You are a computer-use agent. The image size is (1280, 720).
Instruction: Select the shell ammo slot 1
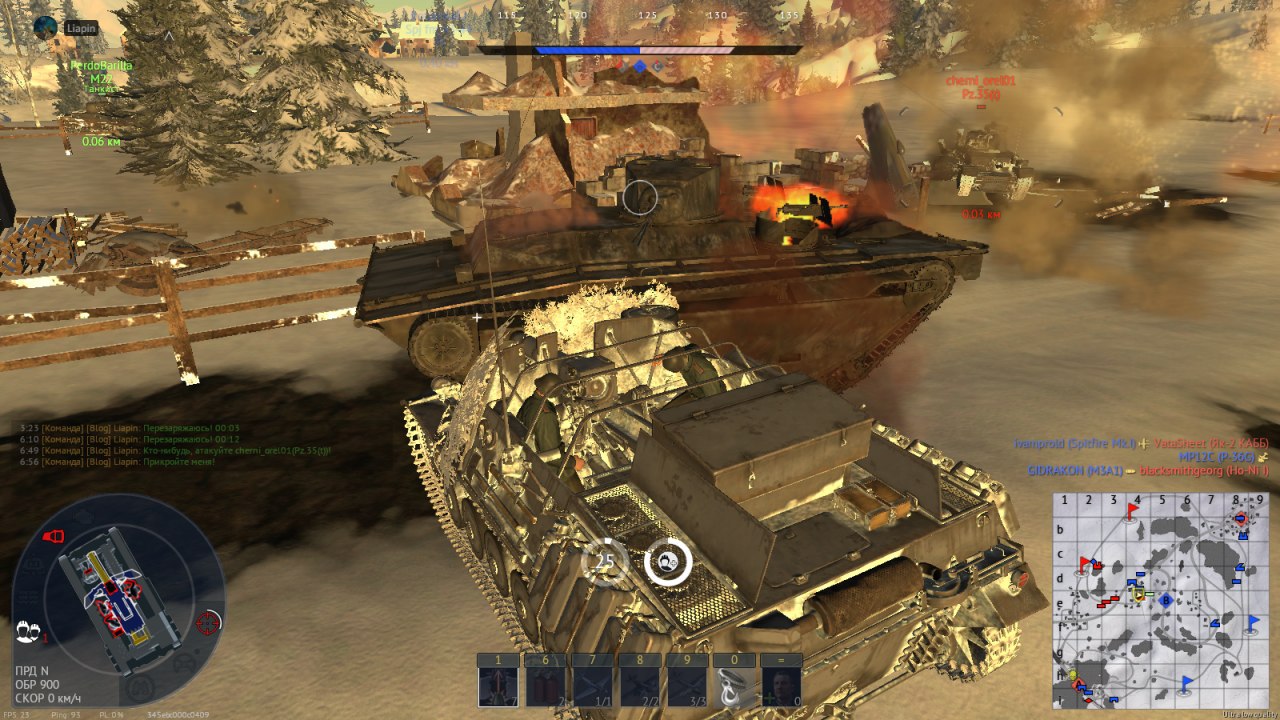[498, 686]
